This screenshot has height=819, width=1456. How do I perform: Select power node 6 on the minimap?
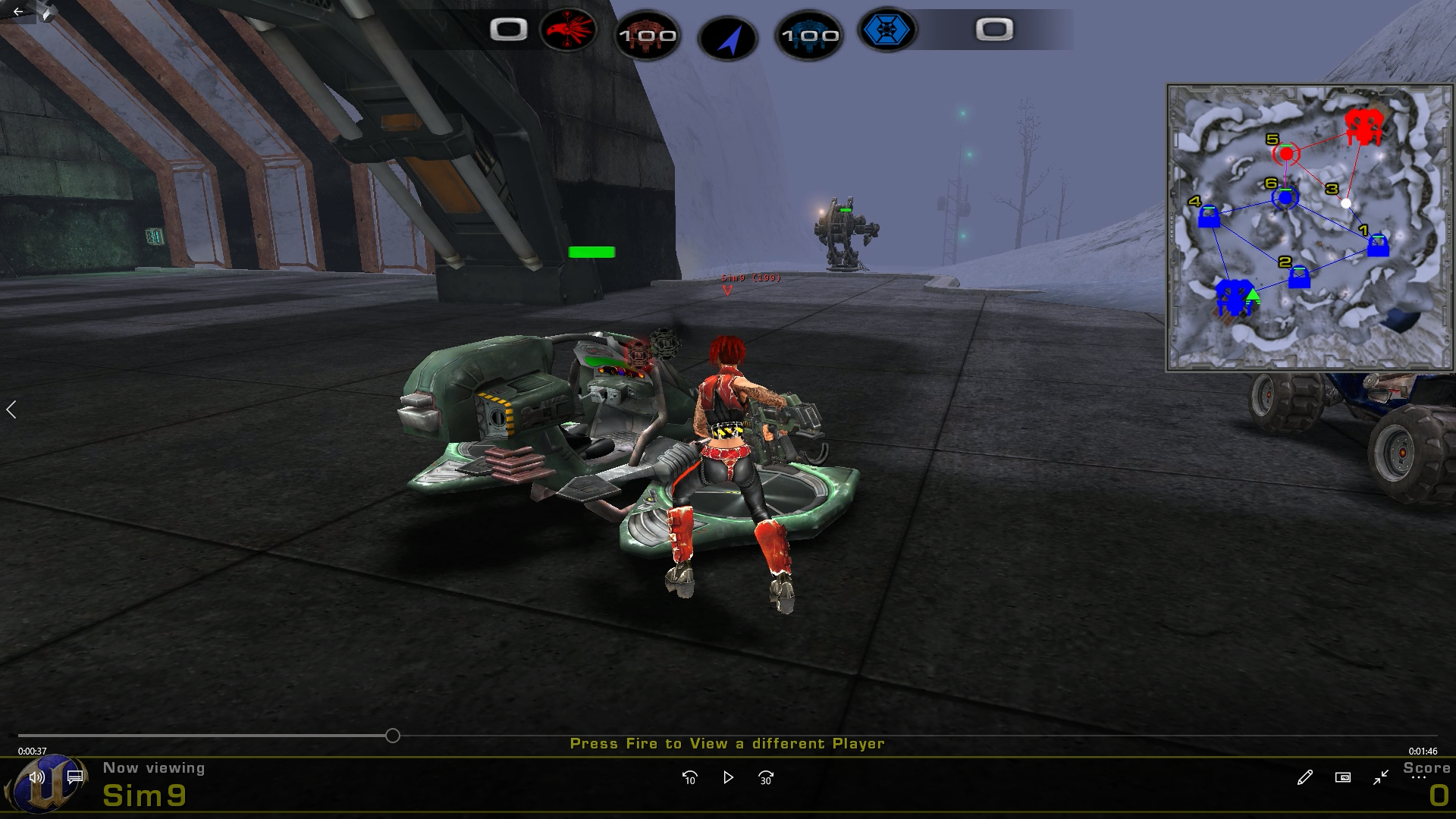tap(1285, 198)
